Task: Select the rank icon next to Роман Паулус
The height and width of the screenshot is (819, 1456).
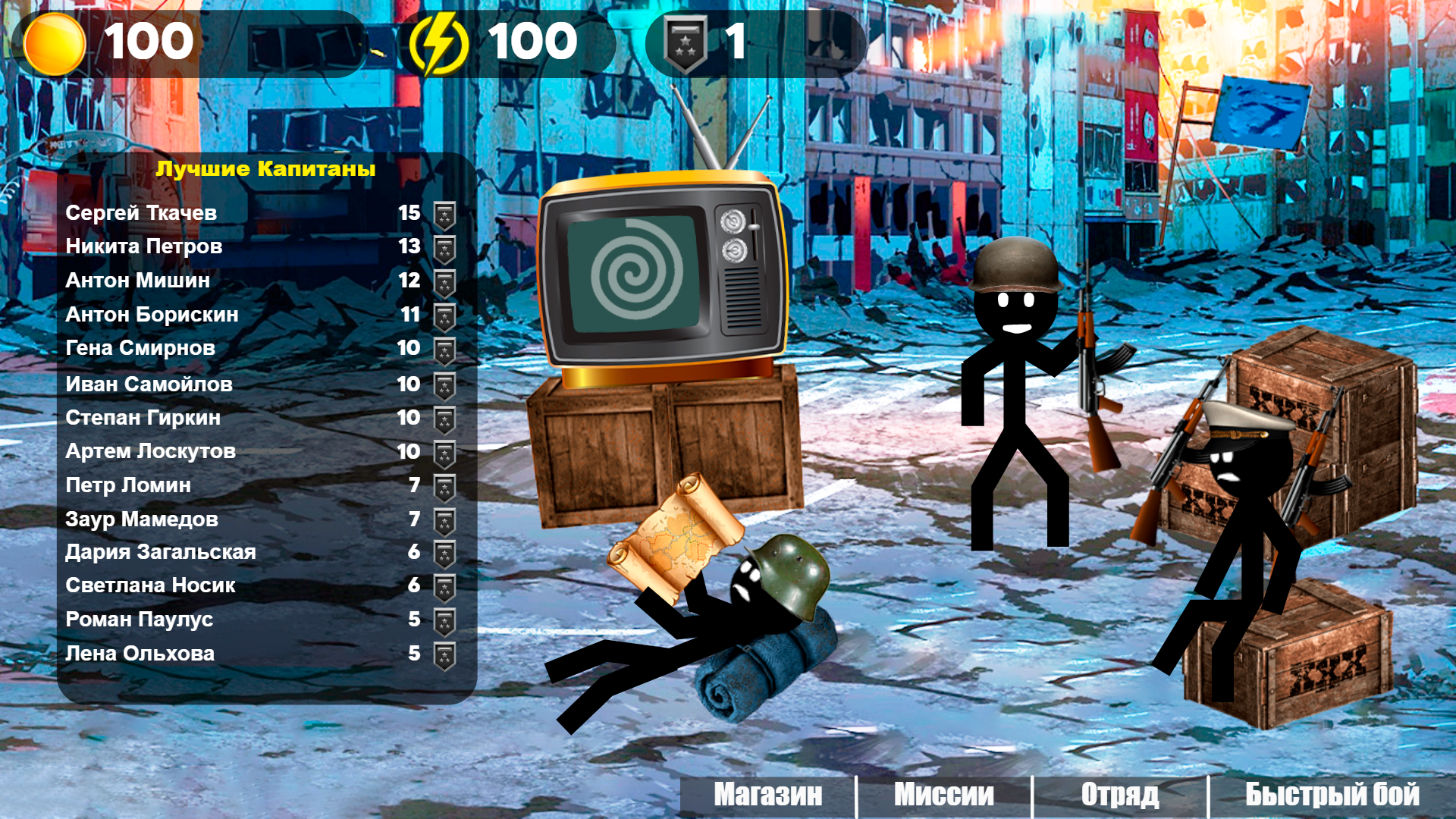Action: 442,620
